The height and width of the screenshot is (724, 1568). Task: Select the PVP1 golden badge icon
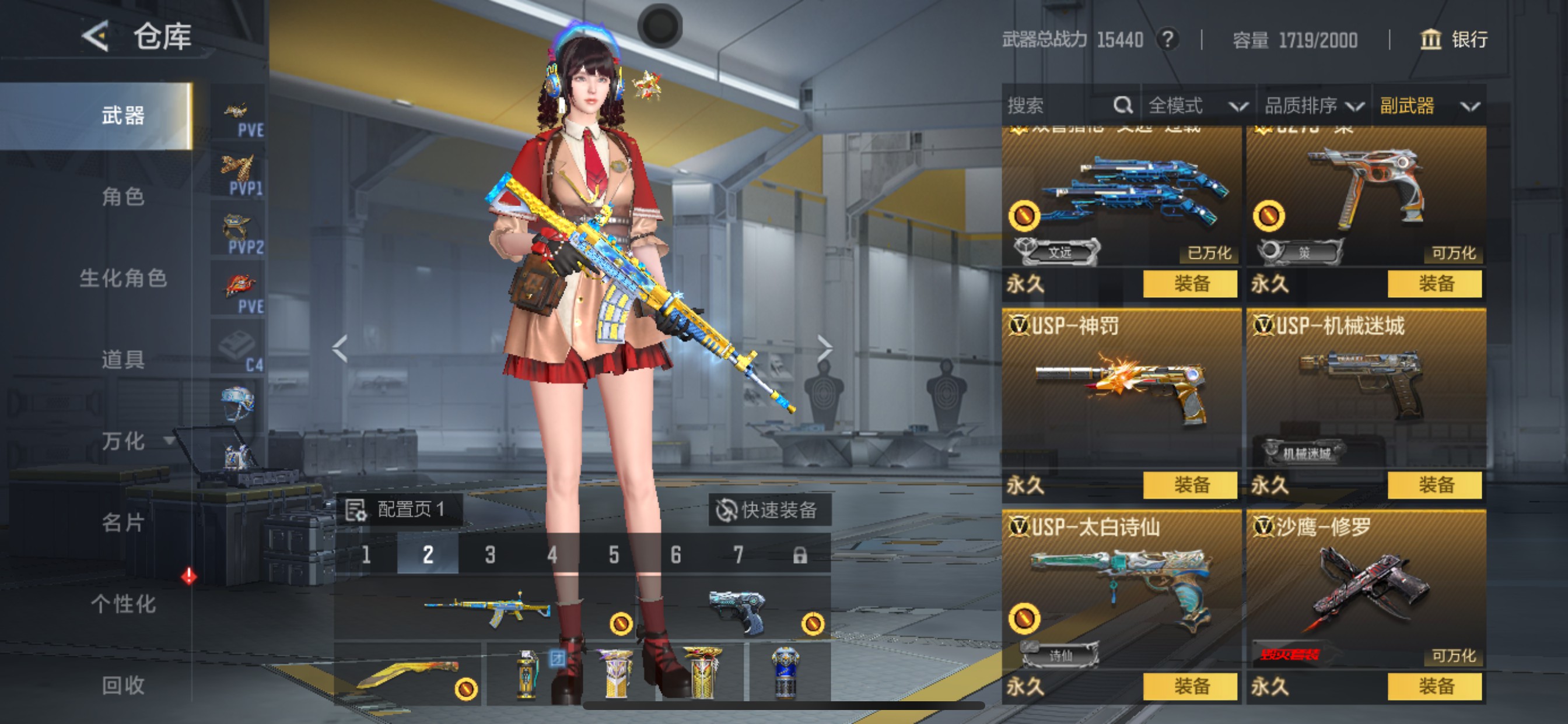[x=237, y=166]
